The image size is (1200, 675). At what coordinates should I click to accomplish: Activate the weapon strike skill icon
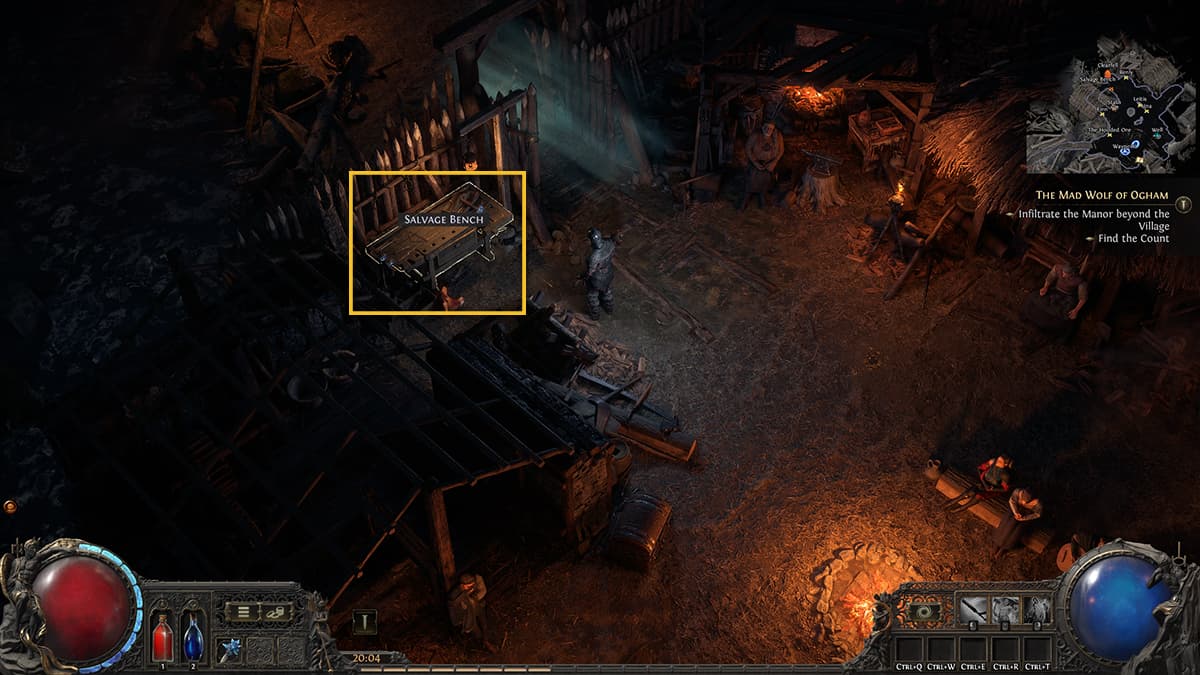point(974,609)
